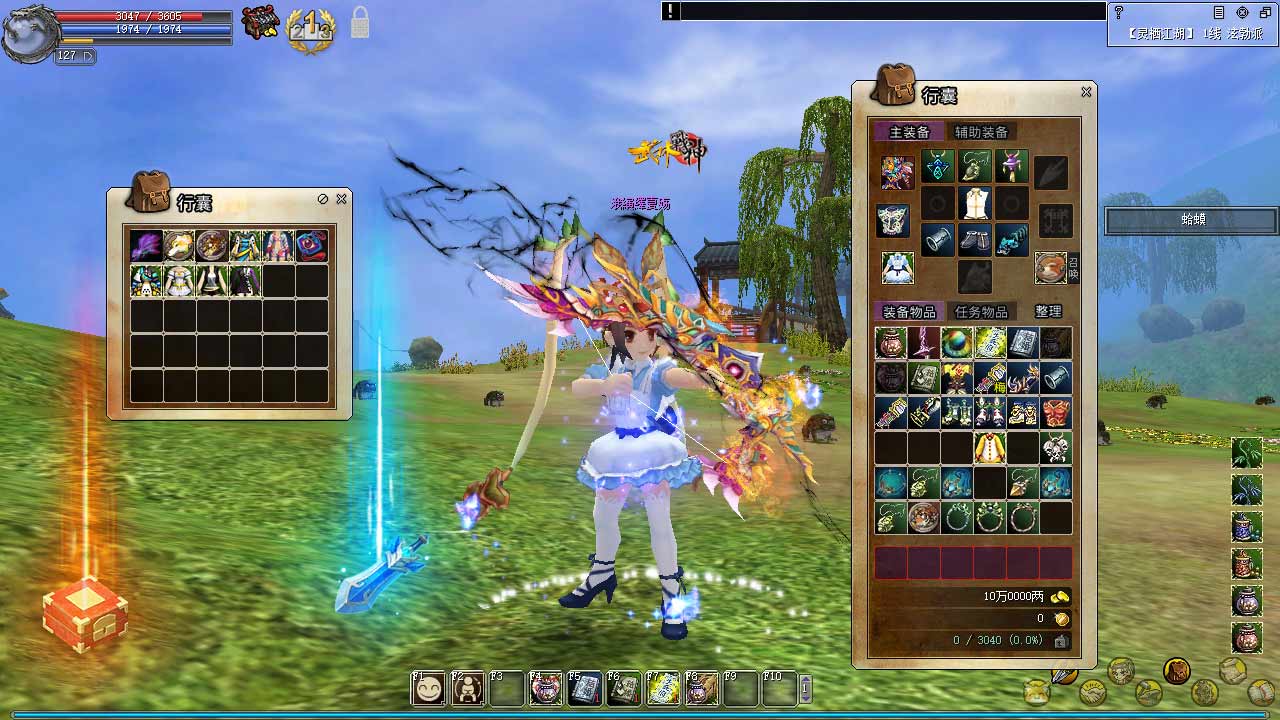Pick the red camera item in small bag
Image resolution: width=1280 pixels, height=720 pixels.
coord(311,246)
